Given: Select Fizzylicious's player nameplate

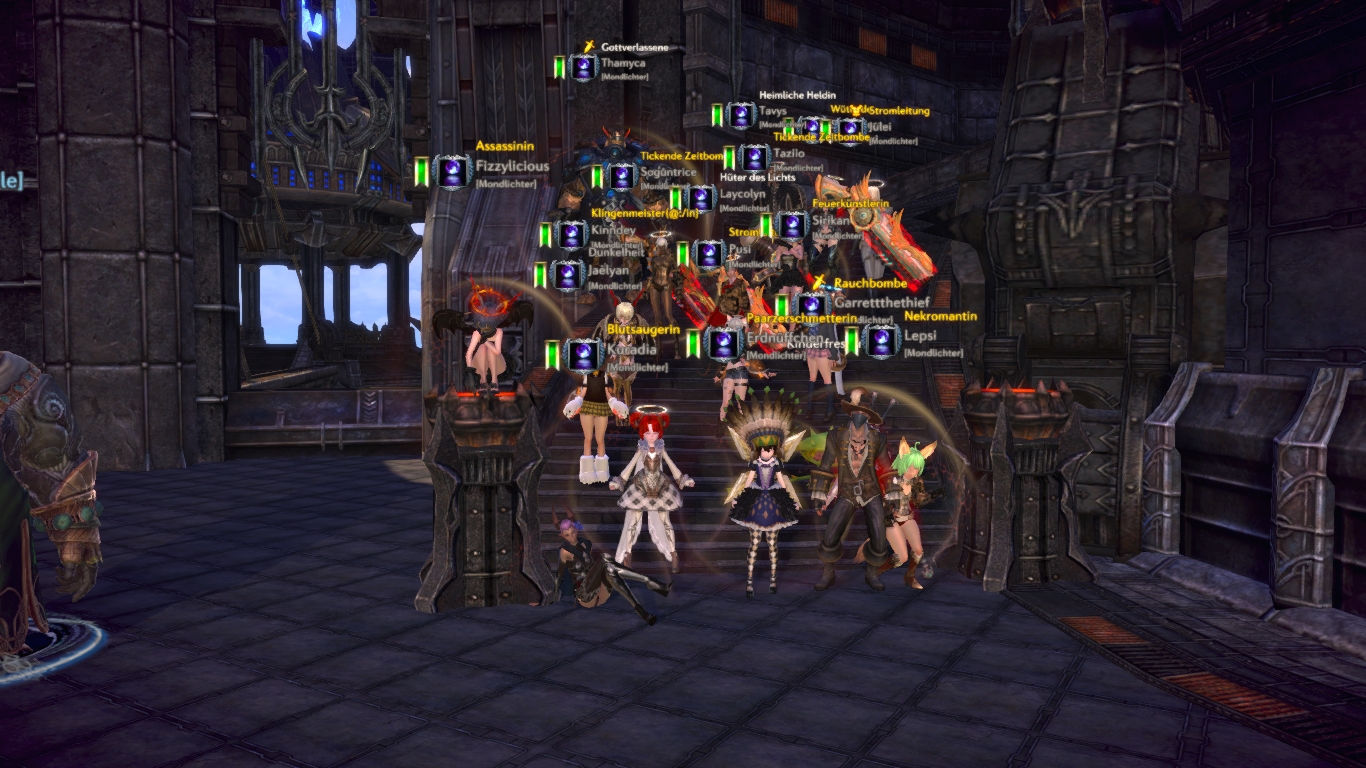Looking at the screenshot, I should tap(512, 166).
